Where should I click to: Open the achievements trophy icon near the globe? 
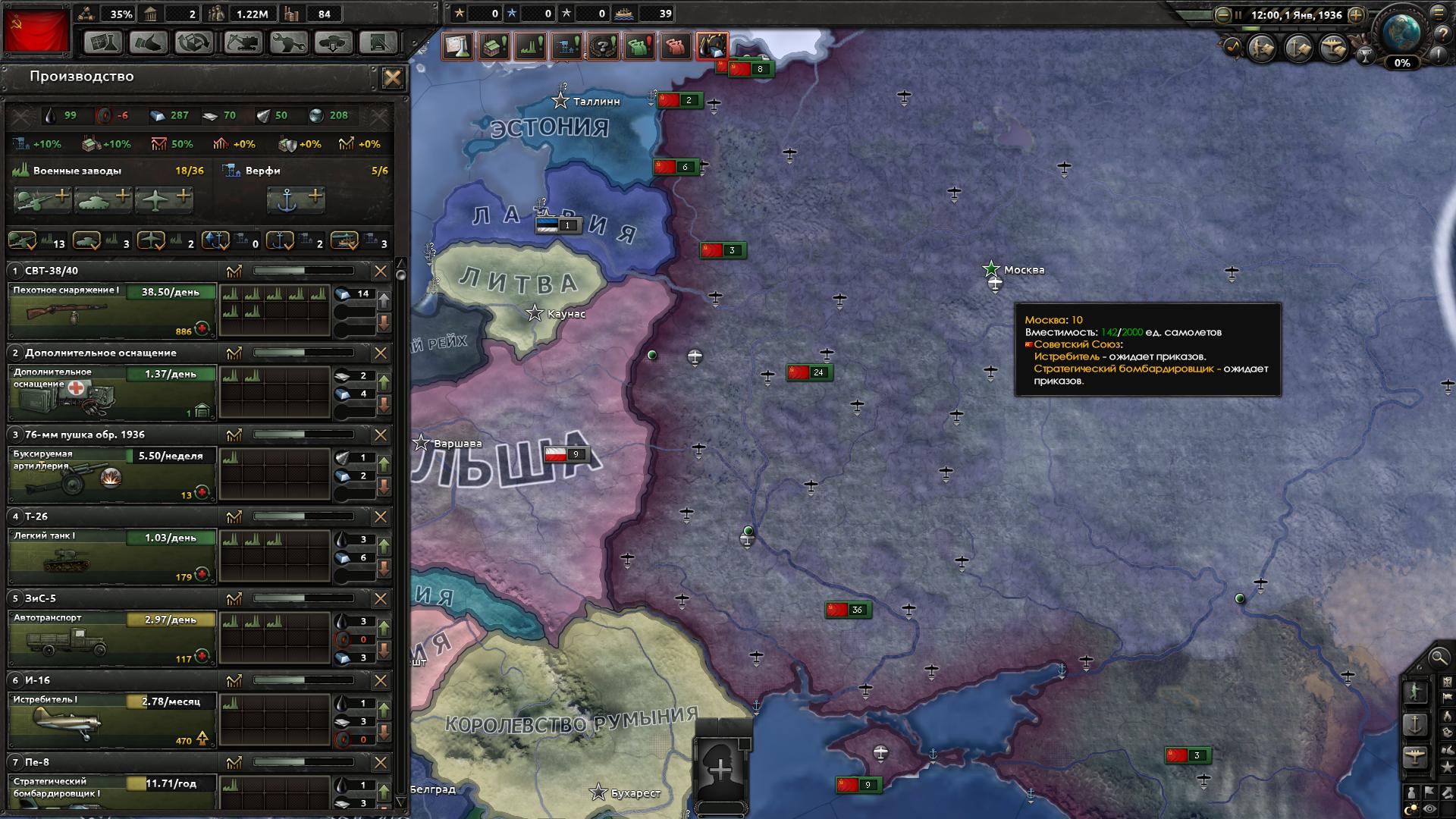point(1366,56)
